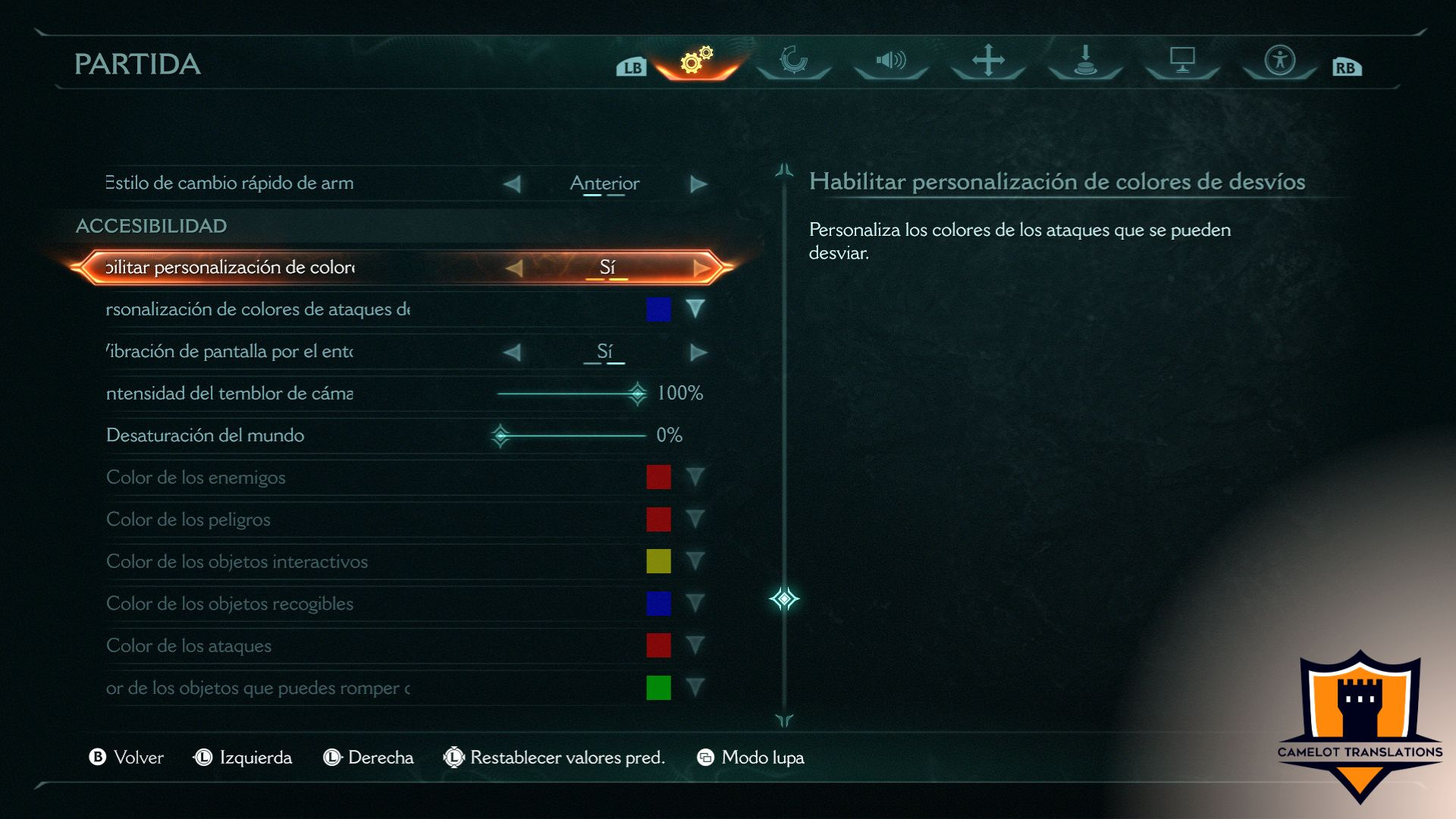
Task: Adjust the camera shake intensity slider handle
Action: pyautogui.click(x=637, y=393)
